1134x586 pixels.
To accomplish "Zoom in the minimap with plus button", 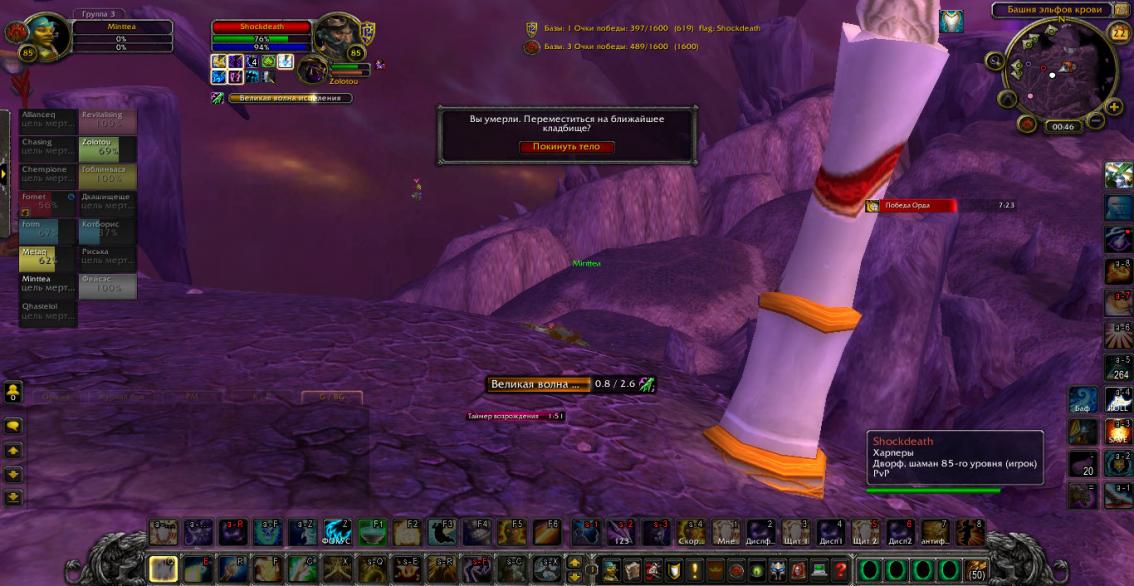I will (x=1114, y=106).
